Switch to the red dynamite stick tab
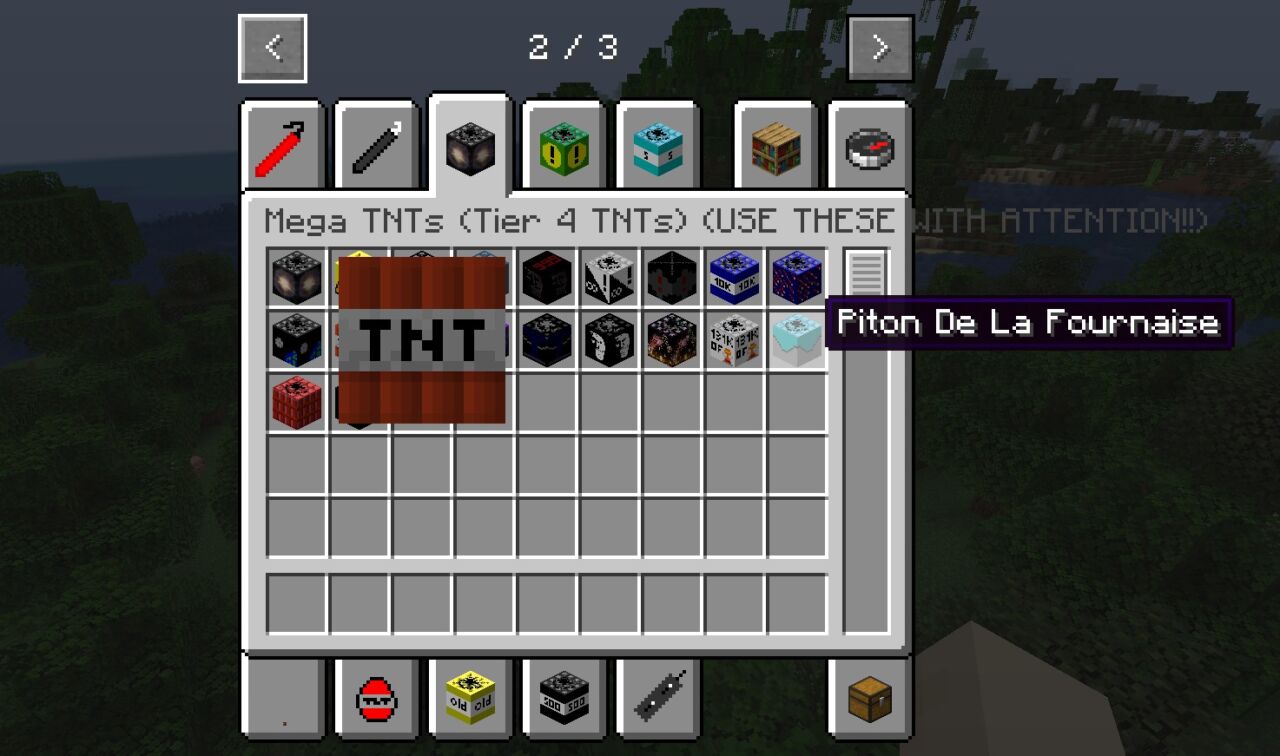This screenshot has height=756, width=1280. pyautogui.click(x=283, y=143)
